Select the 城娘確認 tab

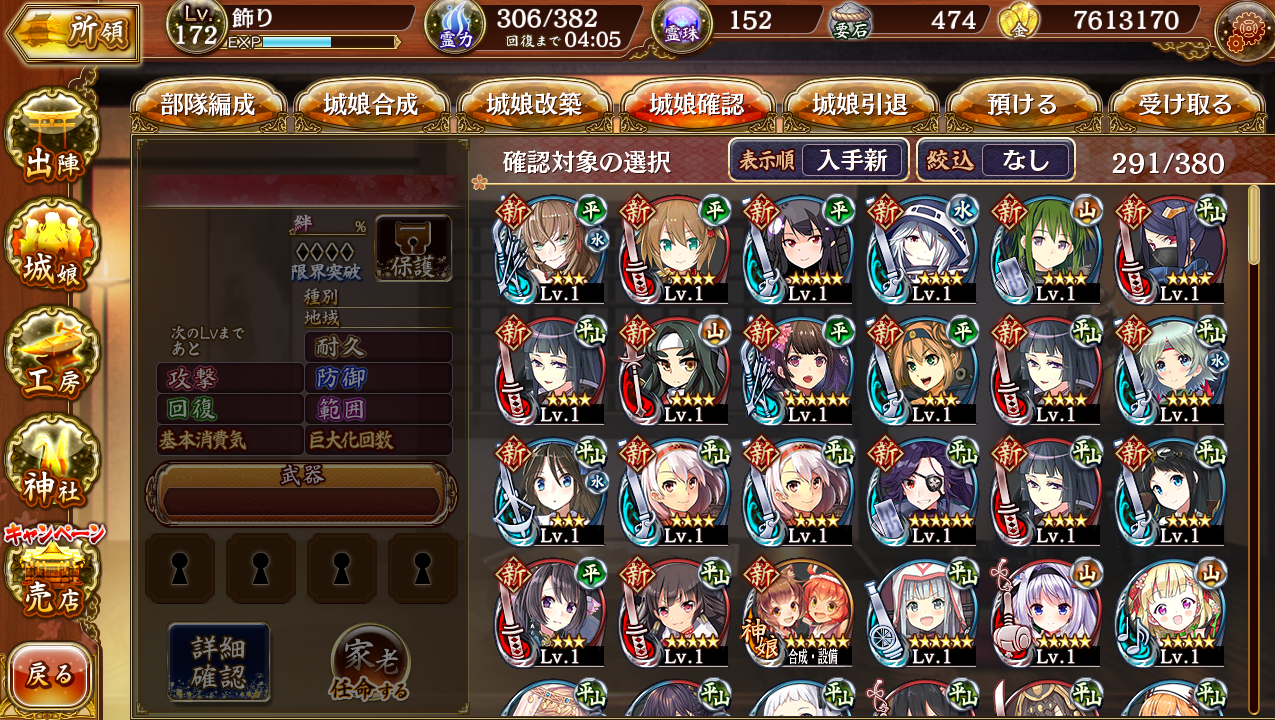point(697,105)
